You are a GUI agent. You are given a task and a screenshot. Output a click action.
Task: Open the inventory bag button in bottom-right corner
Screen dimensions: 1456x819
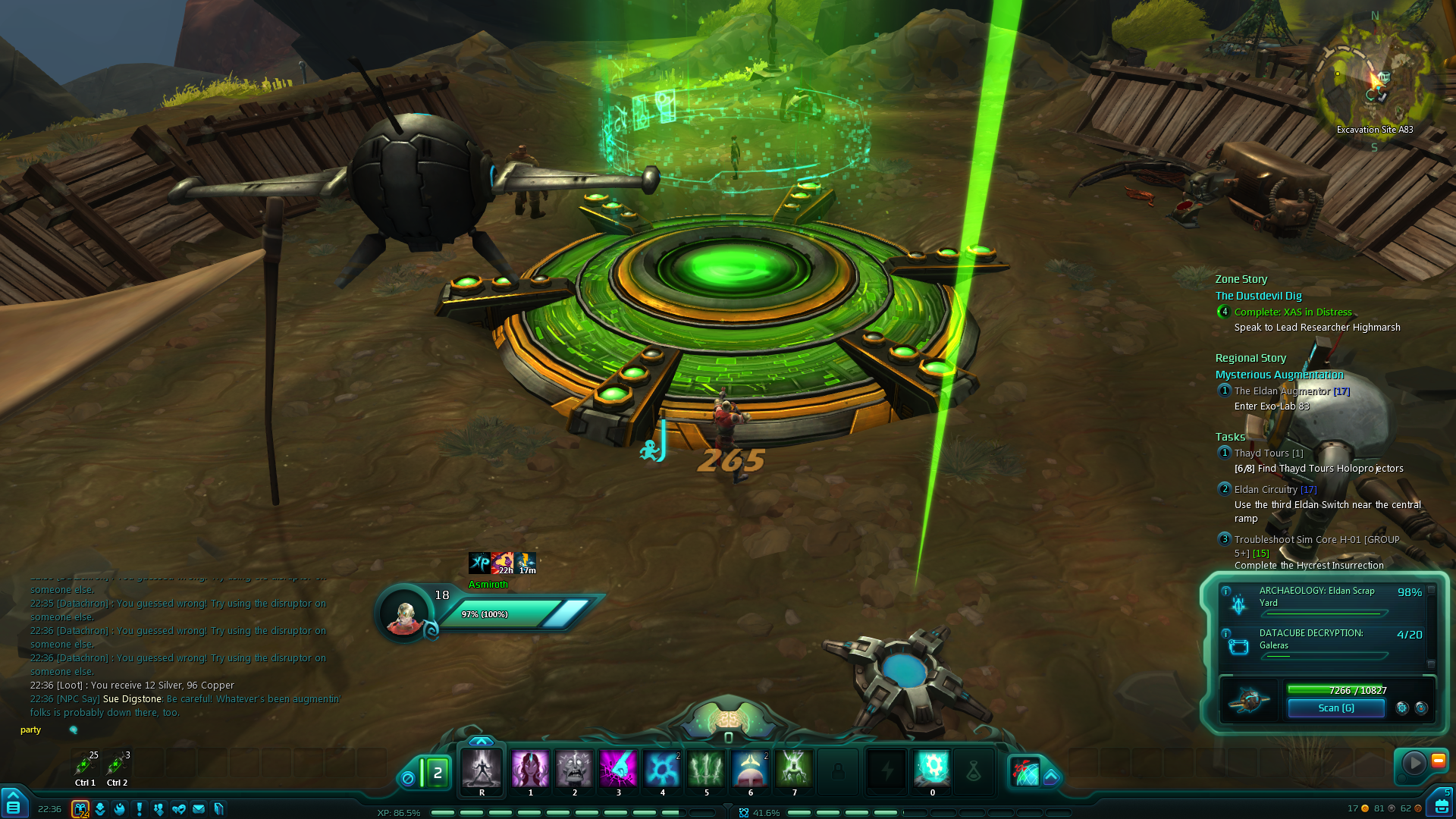pos(1440,805)
